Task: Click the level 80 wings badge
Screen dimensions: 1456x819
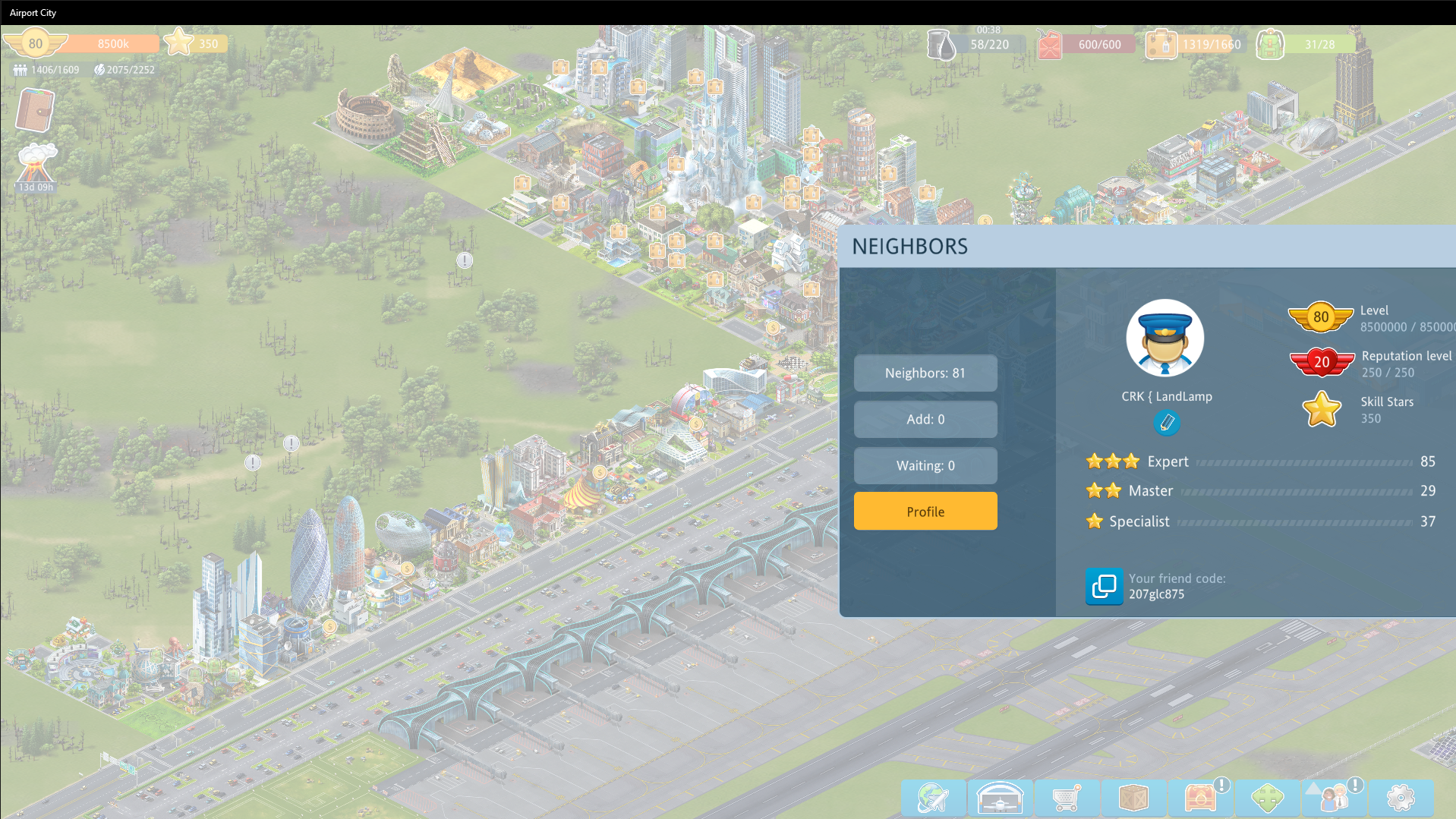Action: (35, 43)
